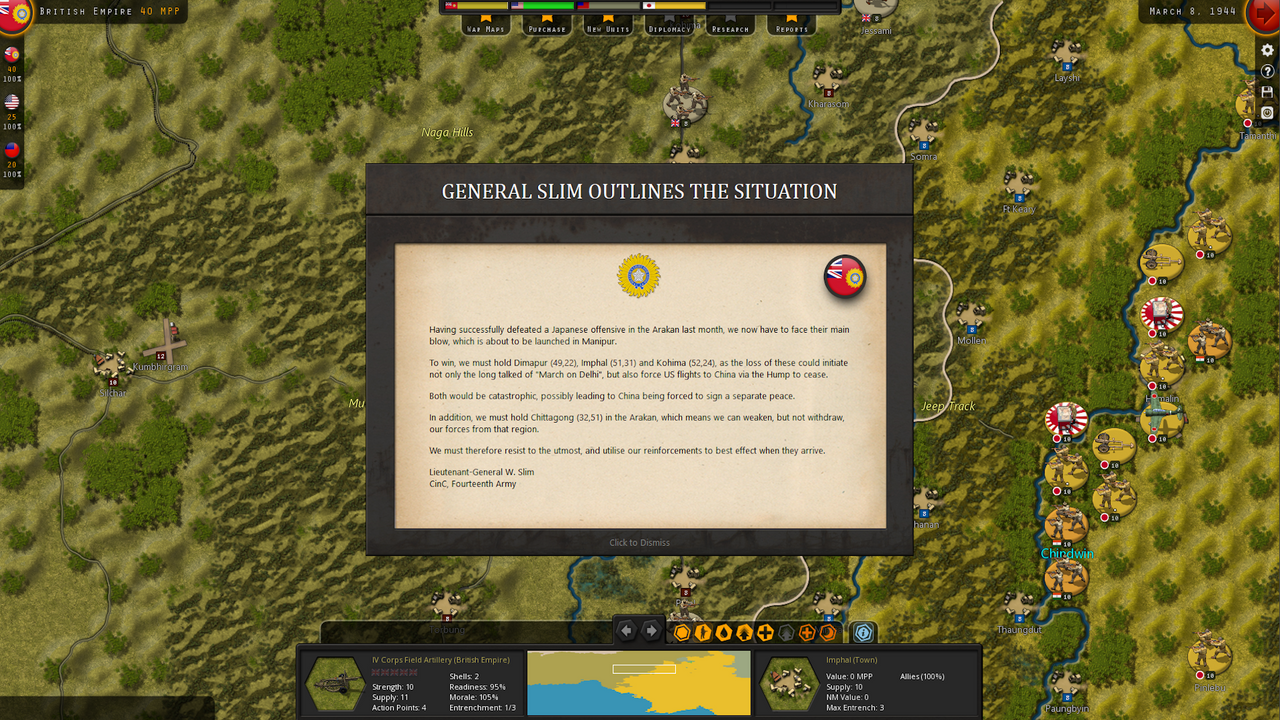Screen dimensions: 1280x720
Task: Click the minimap to reposition the view
Action: click(x=638, y=684)
